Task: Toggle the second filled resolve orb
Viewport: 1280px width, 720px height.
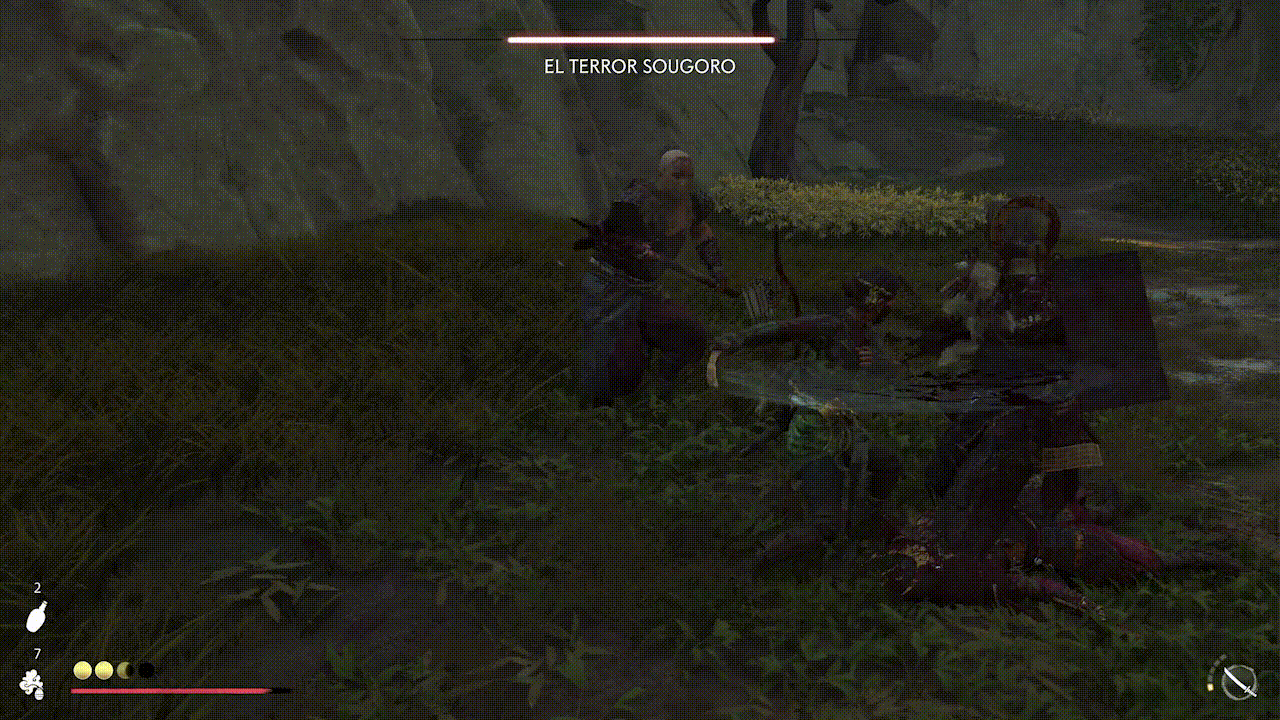Action: [x=104, y=668]
